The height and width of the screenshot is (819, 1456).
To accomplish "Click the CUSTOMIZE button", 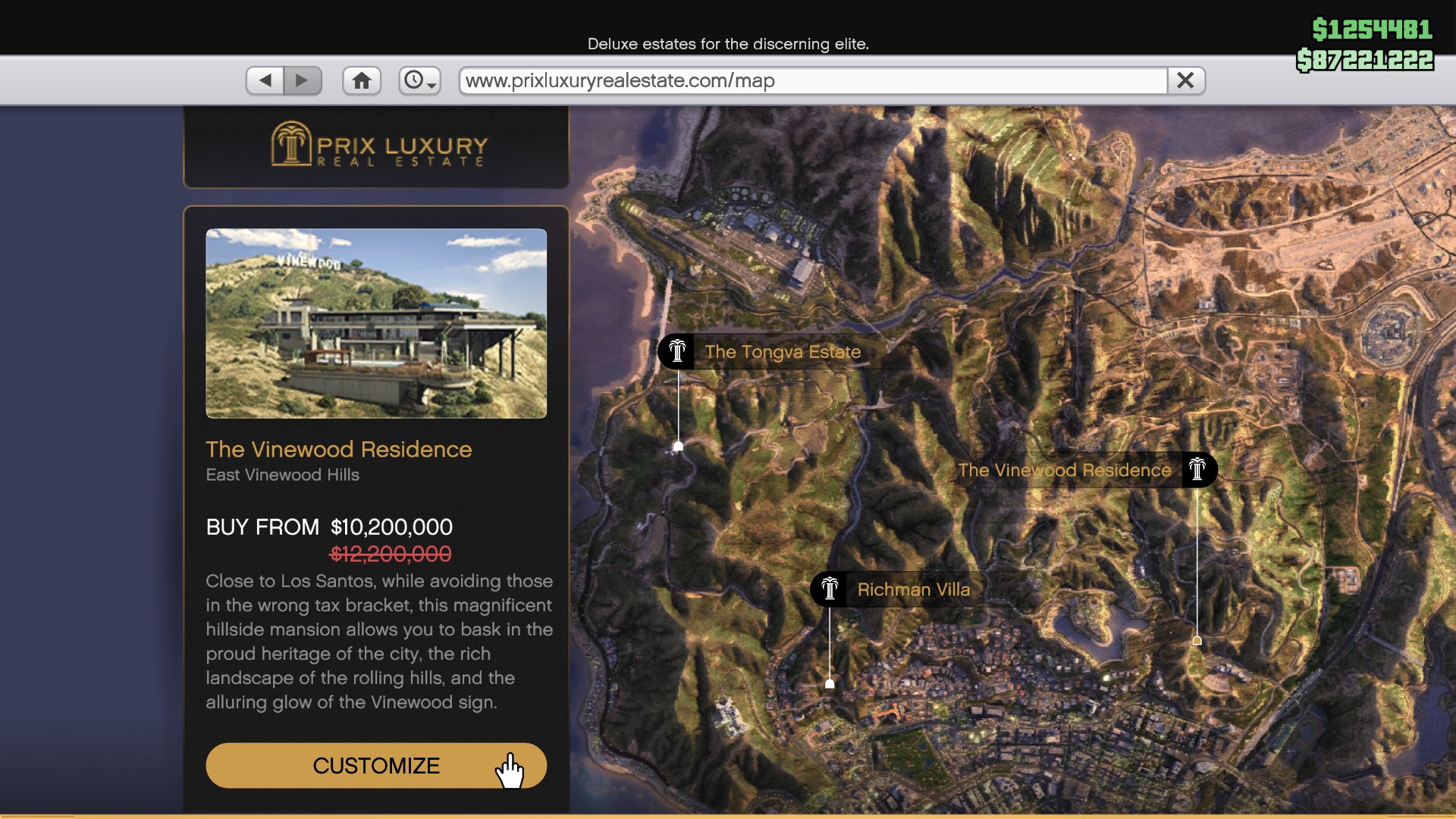I will pyautogui.click(x=376, y=766).
